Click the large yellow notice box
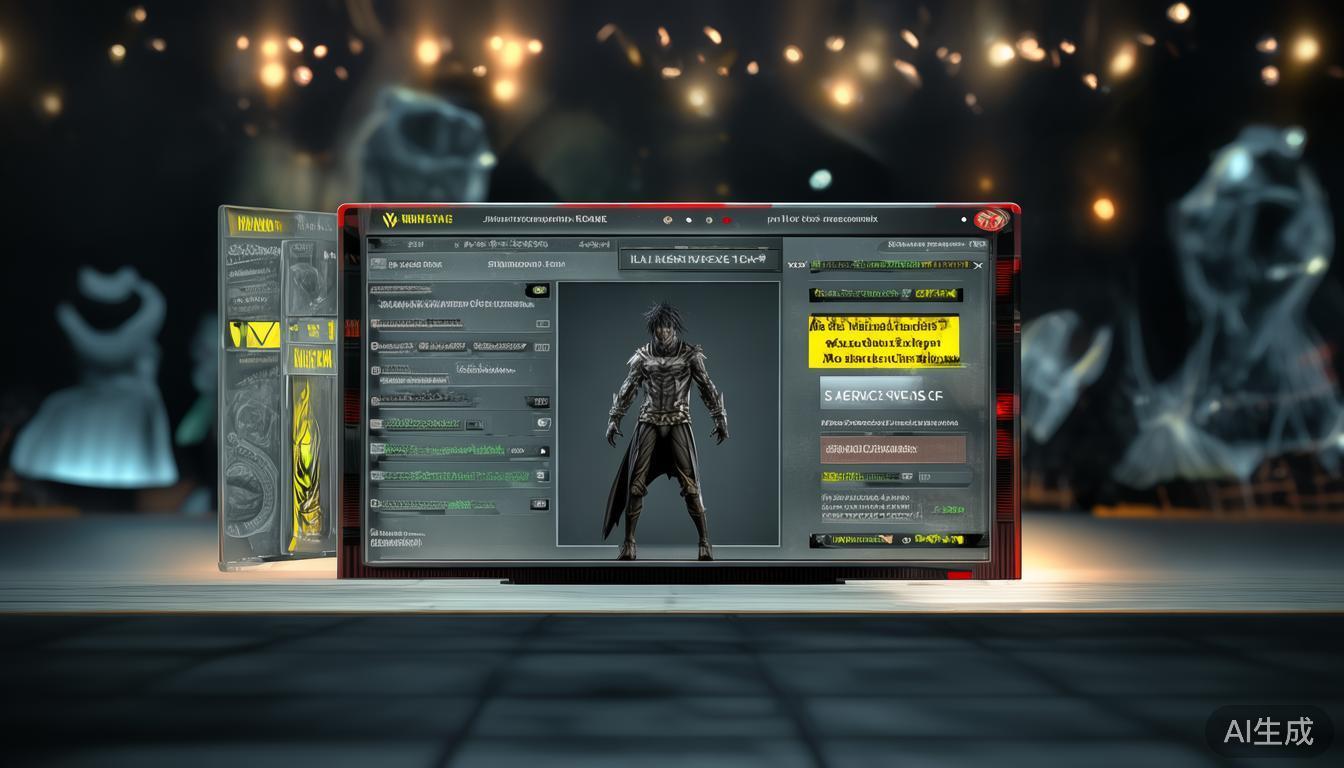Image resolution: width=1344 pixels, height=768 pixels. click(x=884, y=341)
